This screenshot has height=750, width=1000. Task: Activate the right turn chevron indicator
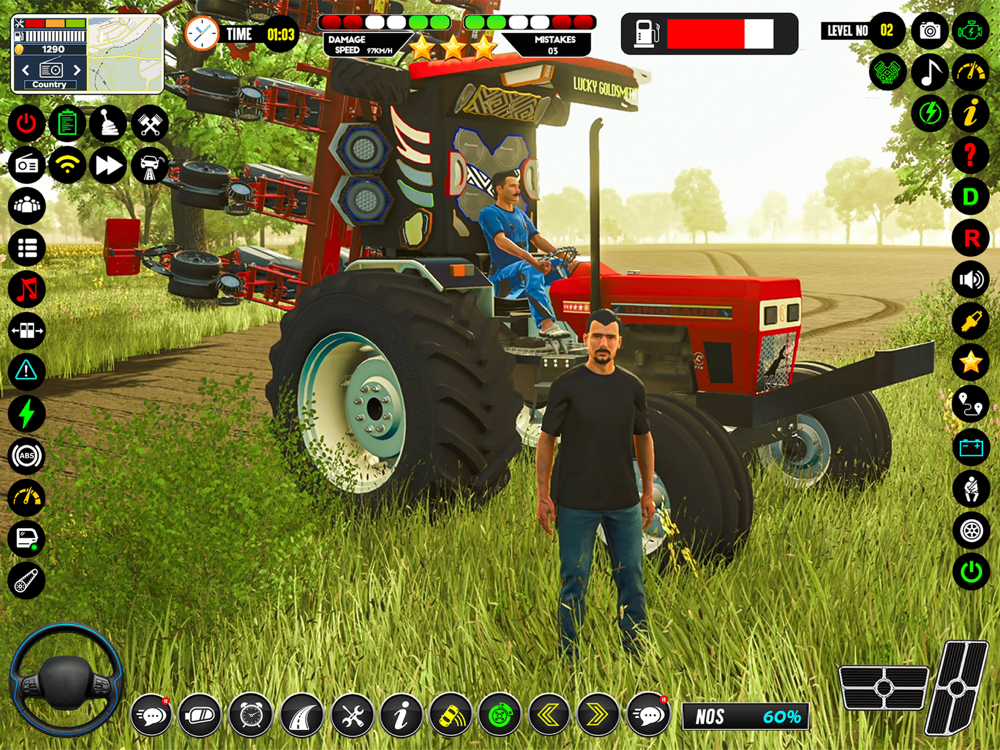click(598, 715)
